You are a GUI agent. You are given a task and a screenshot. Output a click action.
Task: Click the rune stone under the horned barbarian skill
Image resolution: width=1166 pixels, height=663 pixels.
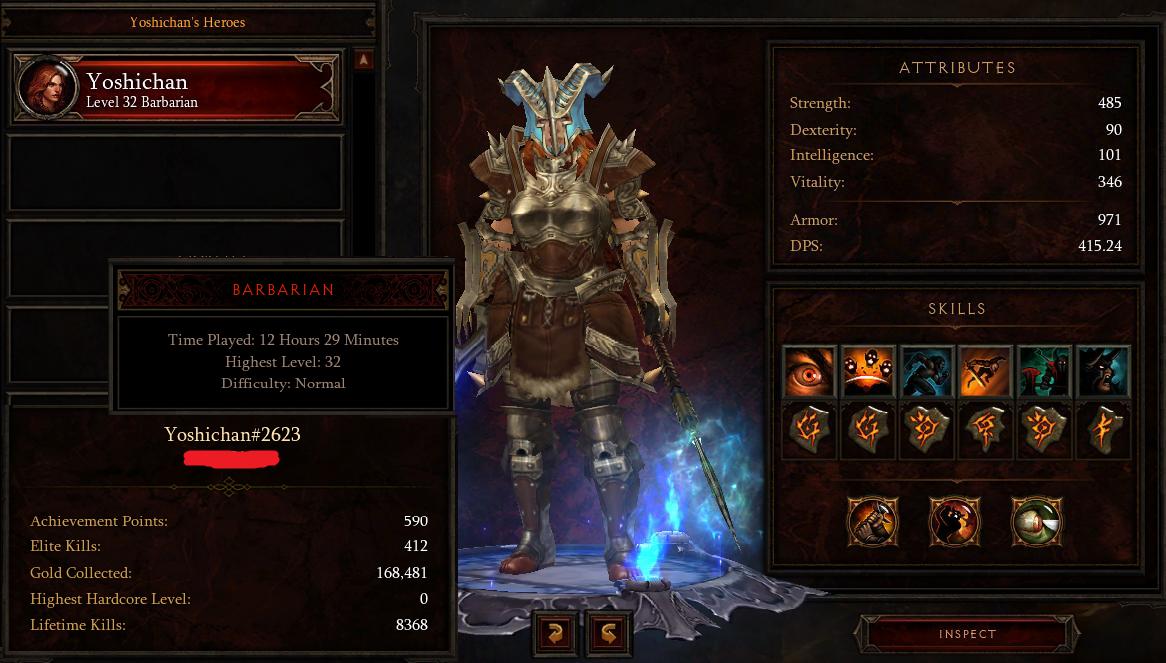coord(1103,430)
